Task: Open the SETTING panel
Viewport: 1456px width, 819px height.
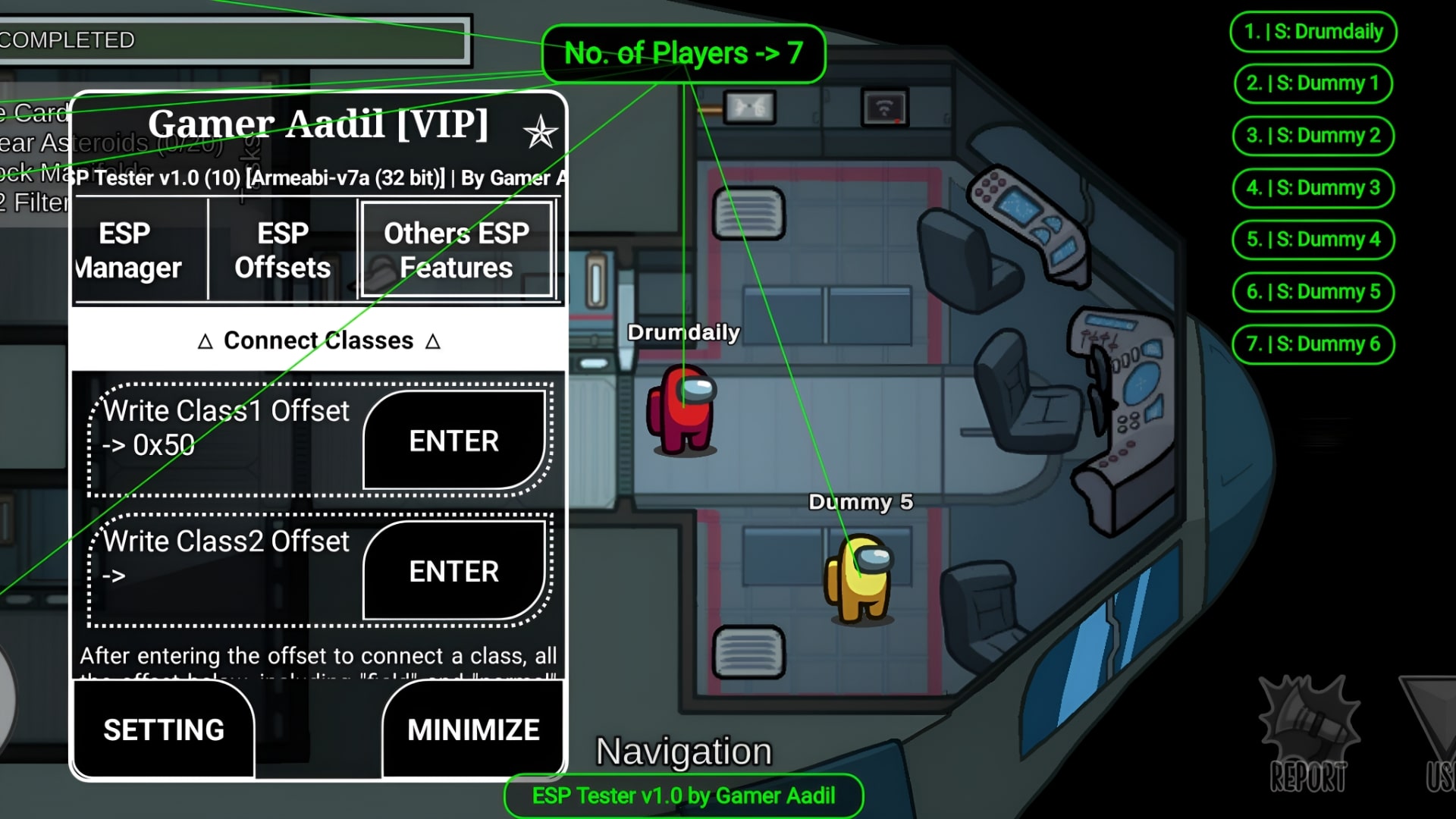Action: (163, 729)
